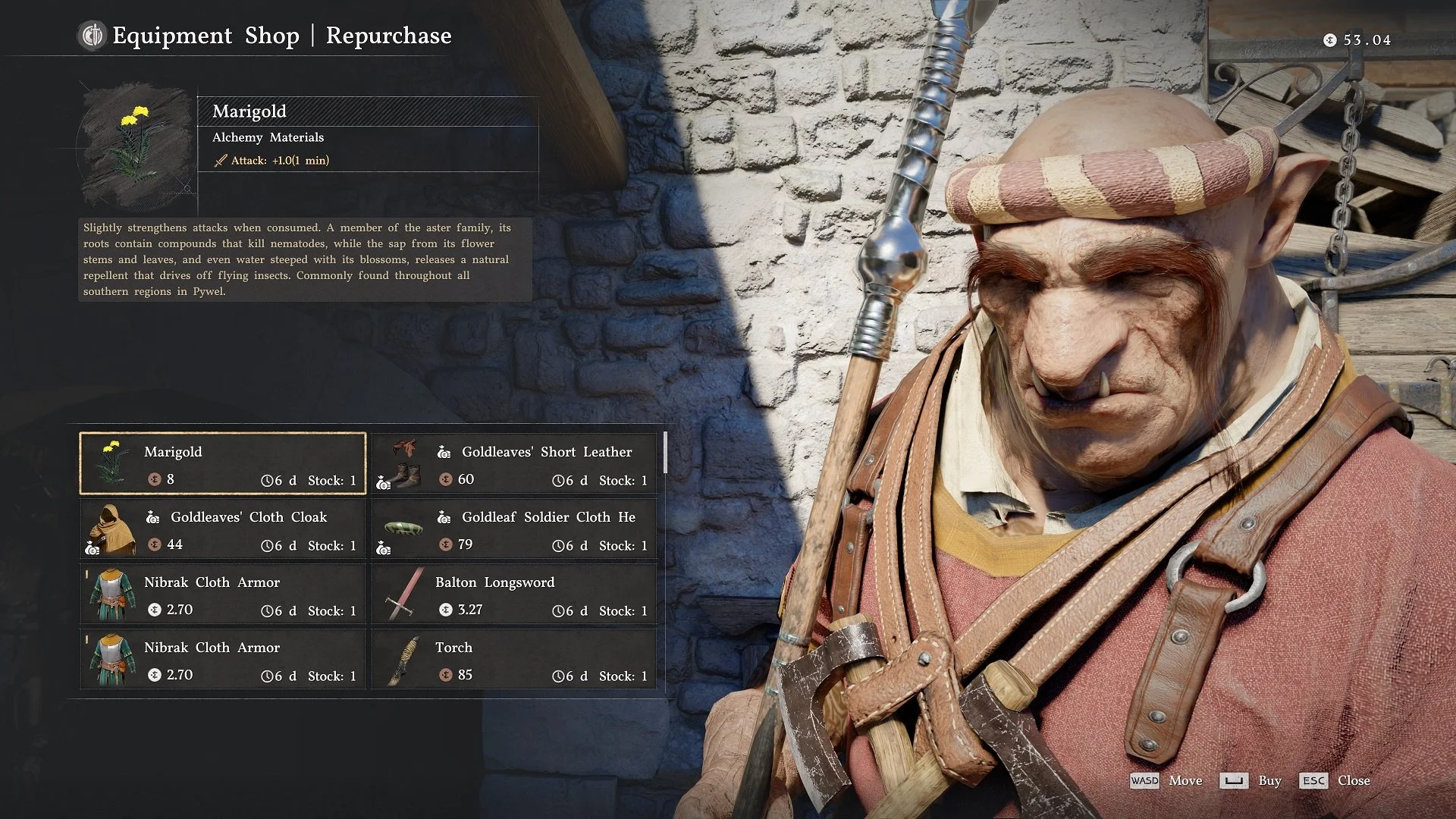Select the Marigold item row
Screen dimensions: 1456x819
click(223, 463)
